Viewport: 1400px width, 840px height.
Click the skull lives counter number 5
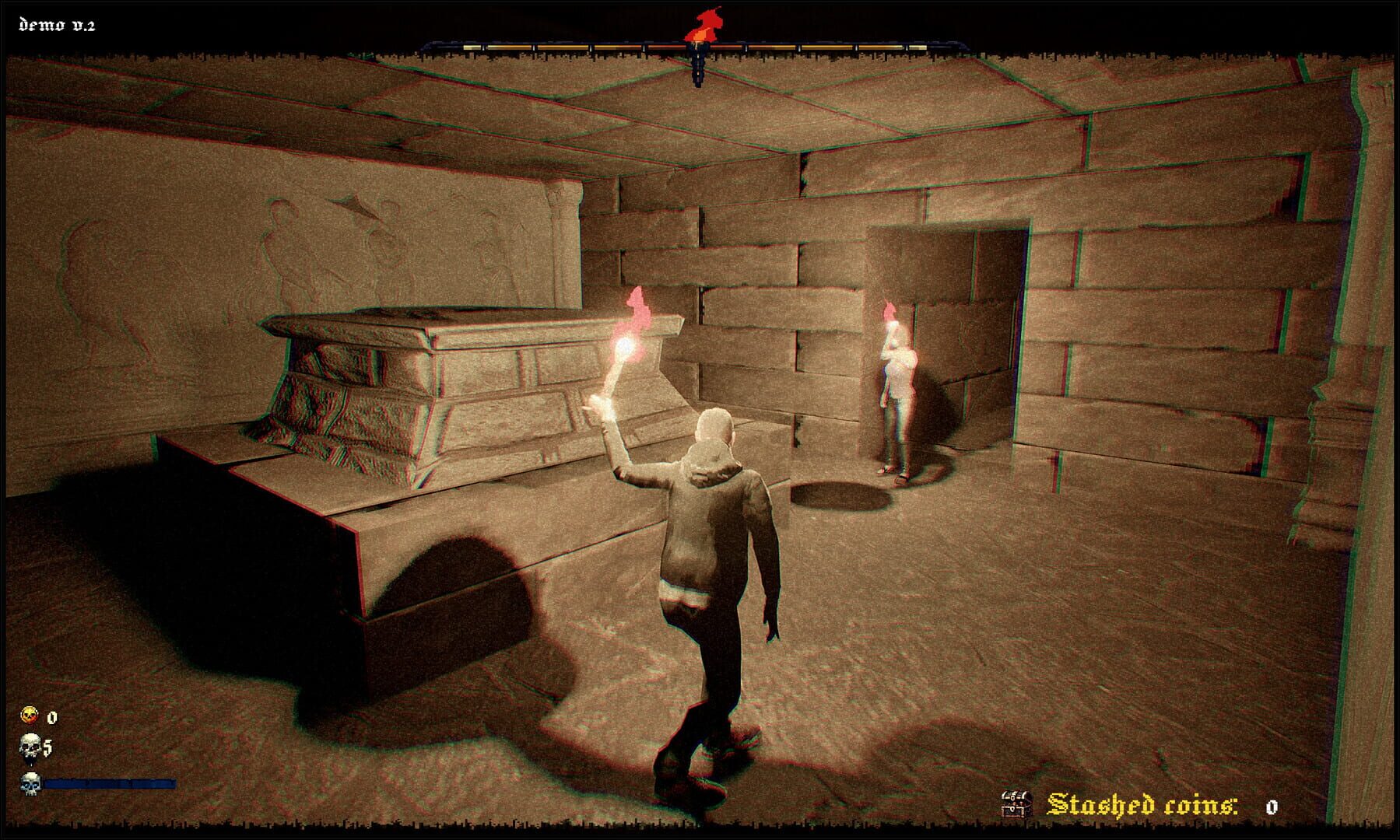click(47, 747)
